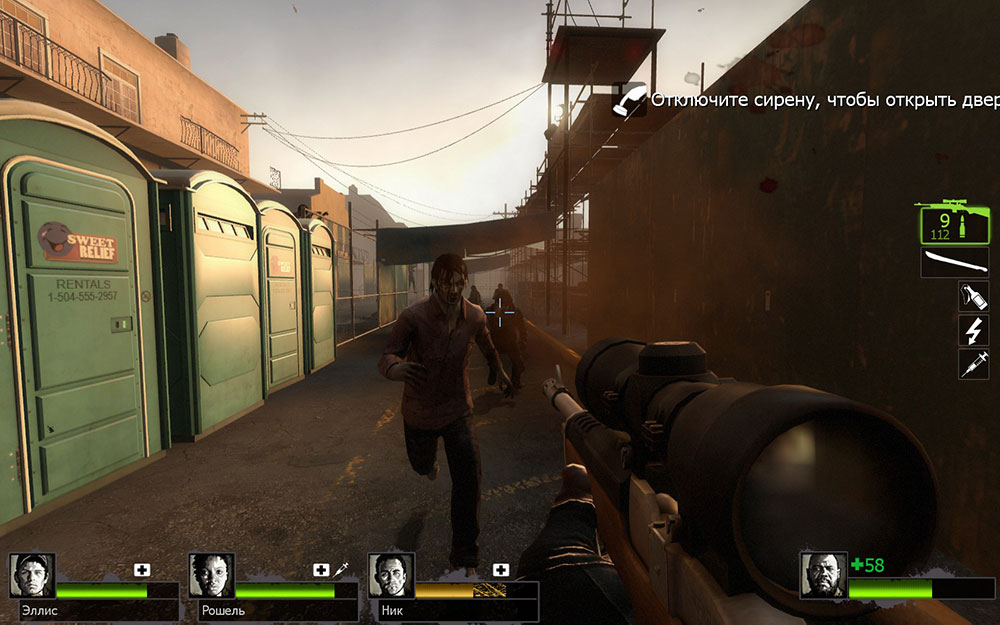Click the medkit icon above Ник's health bar
The width and height of the screenshot is (1000, 625).
click(501, 570)
